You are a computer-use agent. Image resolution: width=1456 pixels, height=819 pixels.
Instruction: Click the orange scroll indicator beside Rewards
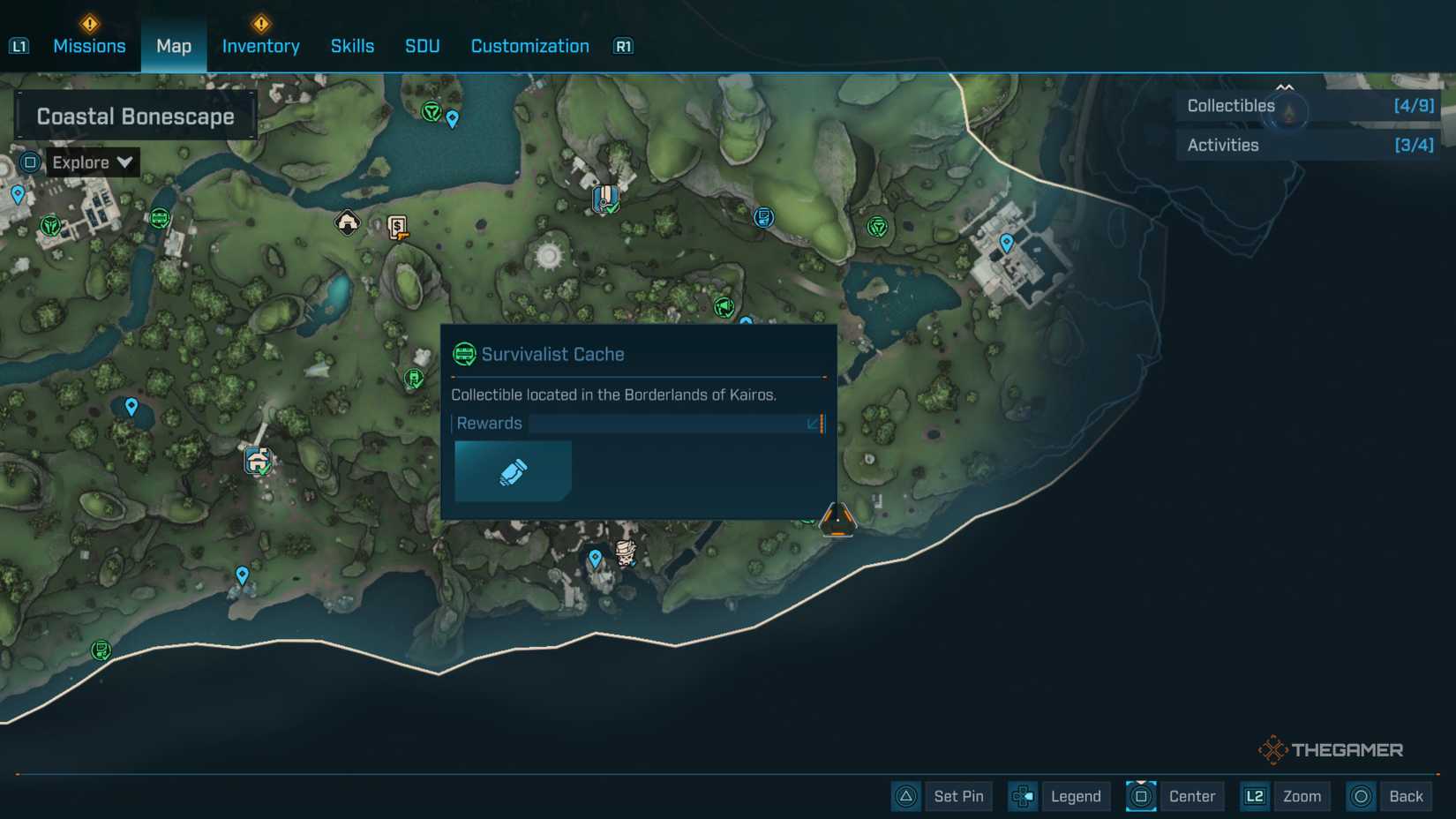[x=823, y=424]
